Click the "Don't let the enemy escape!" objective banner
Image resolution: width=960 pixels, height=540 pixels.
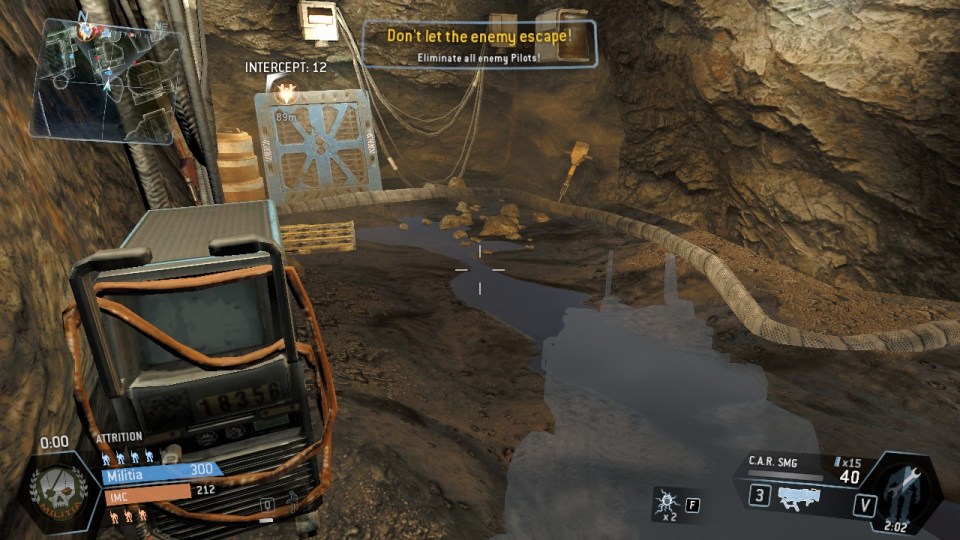pos(480,44)
